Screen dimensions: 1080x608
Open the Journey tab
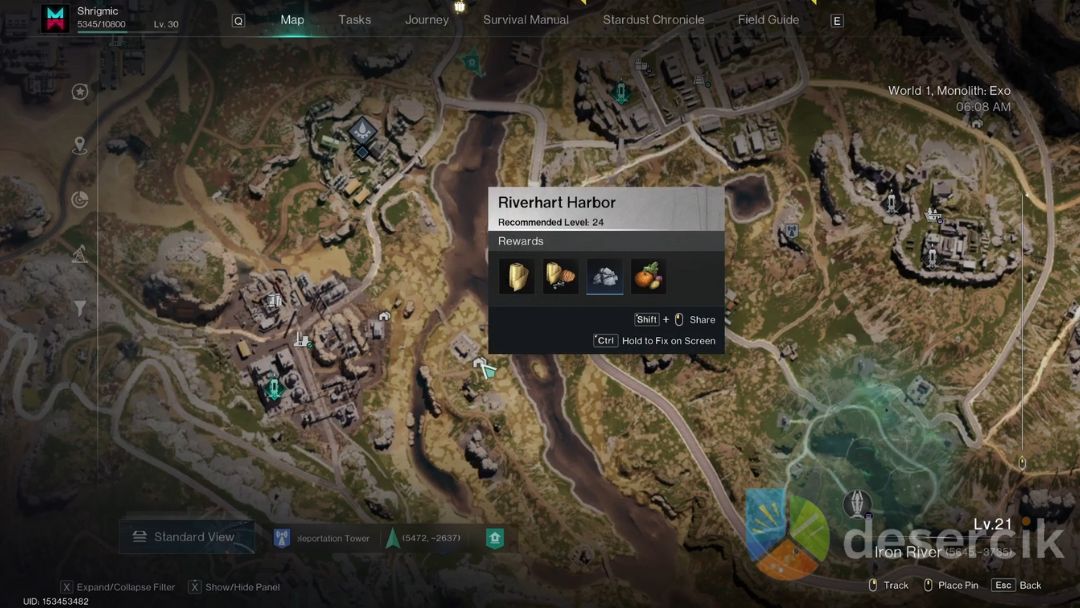coord(427,20)
